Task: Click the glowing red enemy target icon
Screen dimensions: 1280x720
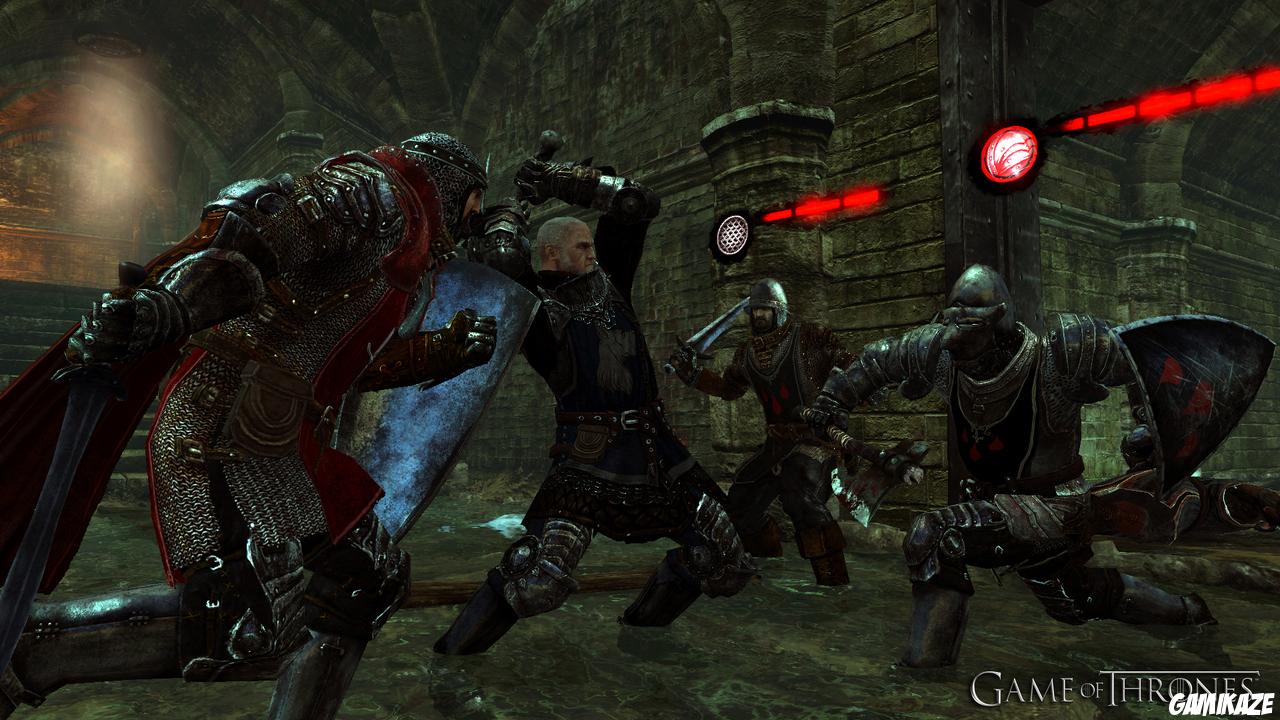Action: click(1009, 154)
